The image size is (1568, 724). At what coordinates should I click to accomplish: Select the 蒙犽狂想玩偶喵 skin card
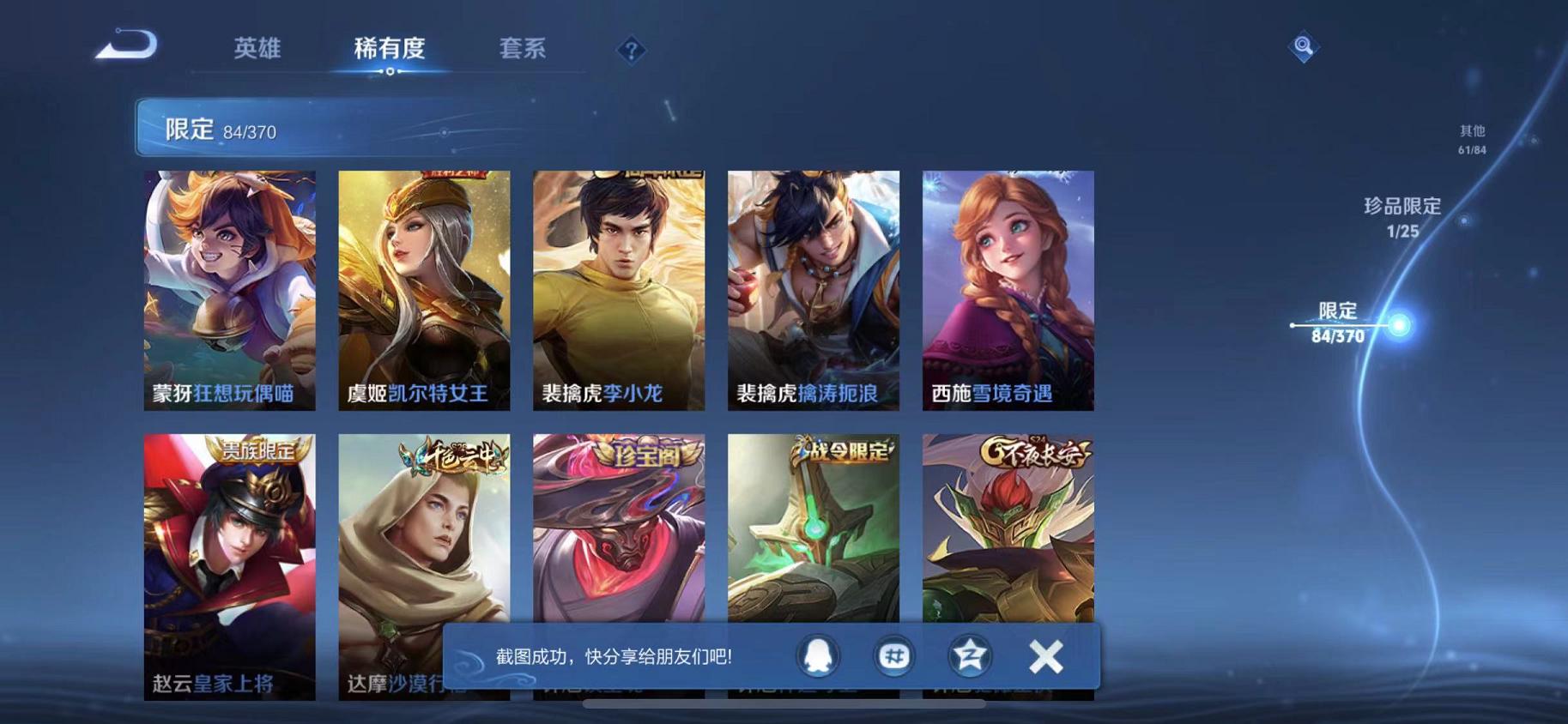[227, 292]
